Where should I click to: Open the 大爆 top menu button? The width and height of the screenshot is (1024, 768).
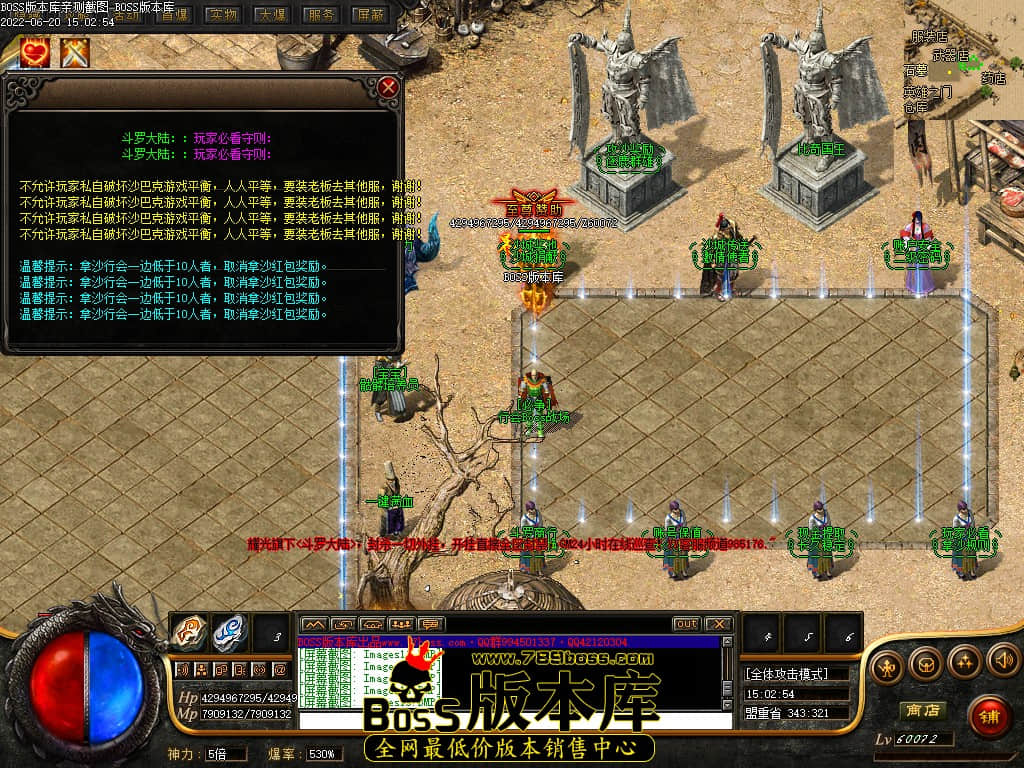click(x=271, y=15)
